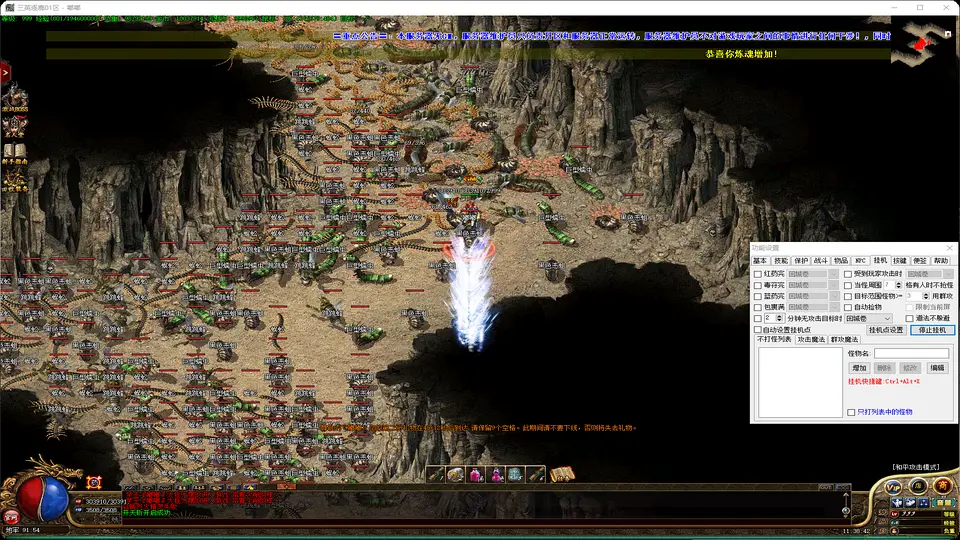Open the 帮助 tab
Screen dimensions: 960x540
(940, 260)
